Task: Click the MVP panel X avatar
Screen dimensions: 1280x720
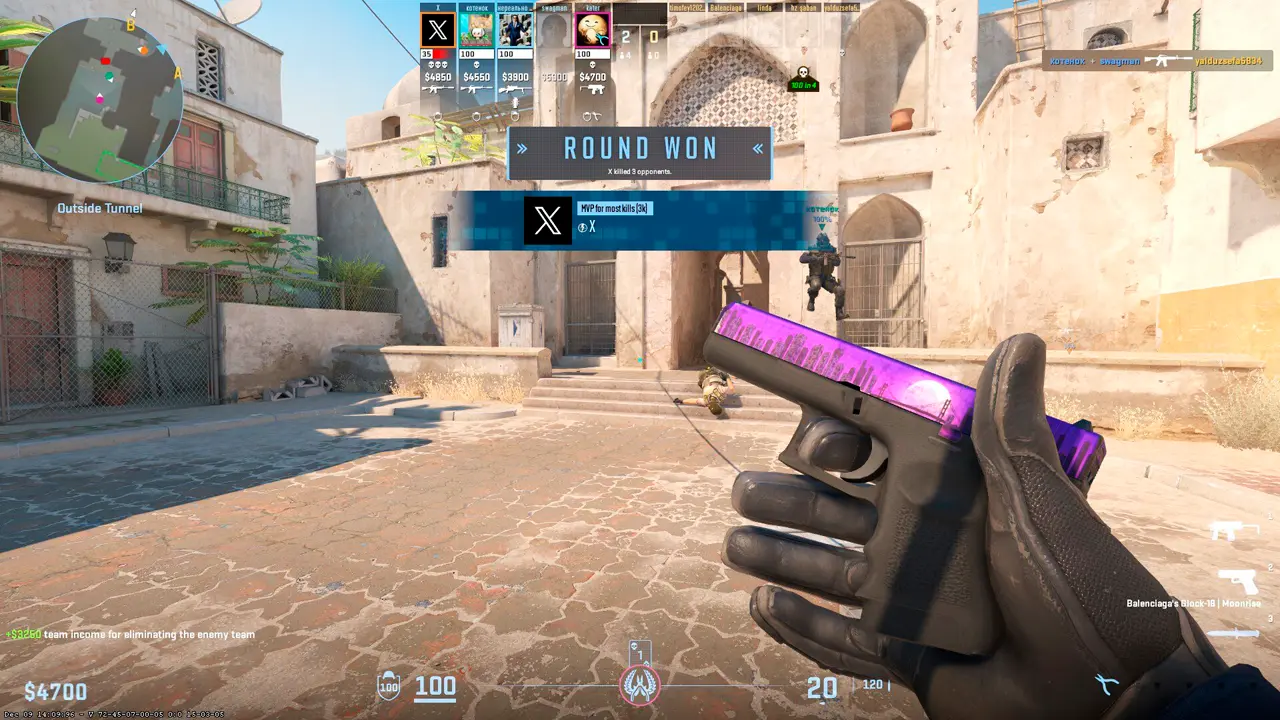Action: [x=548, y=221]
